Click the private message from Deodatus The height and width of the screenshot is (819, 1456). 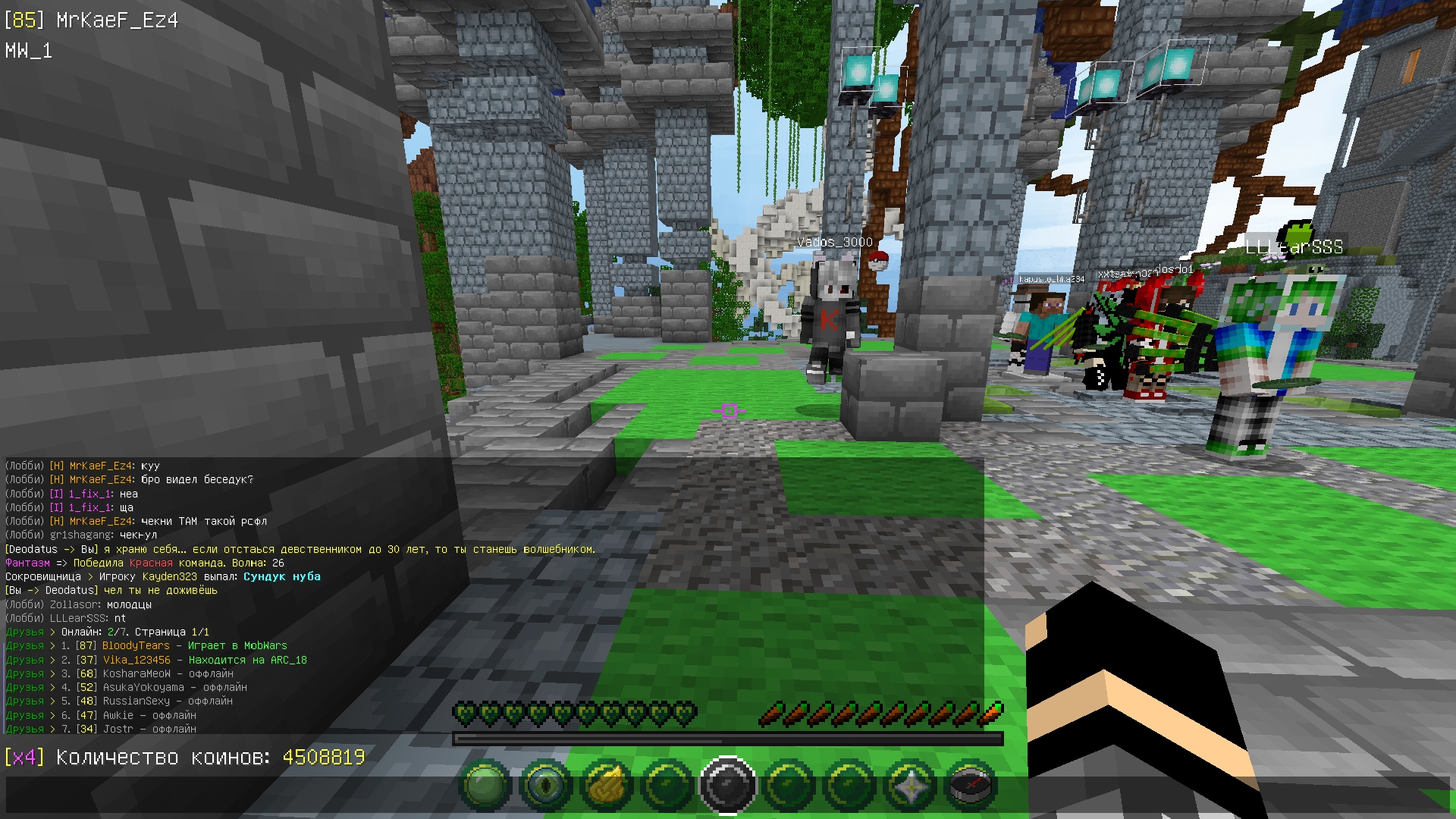300,549
